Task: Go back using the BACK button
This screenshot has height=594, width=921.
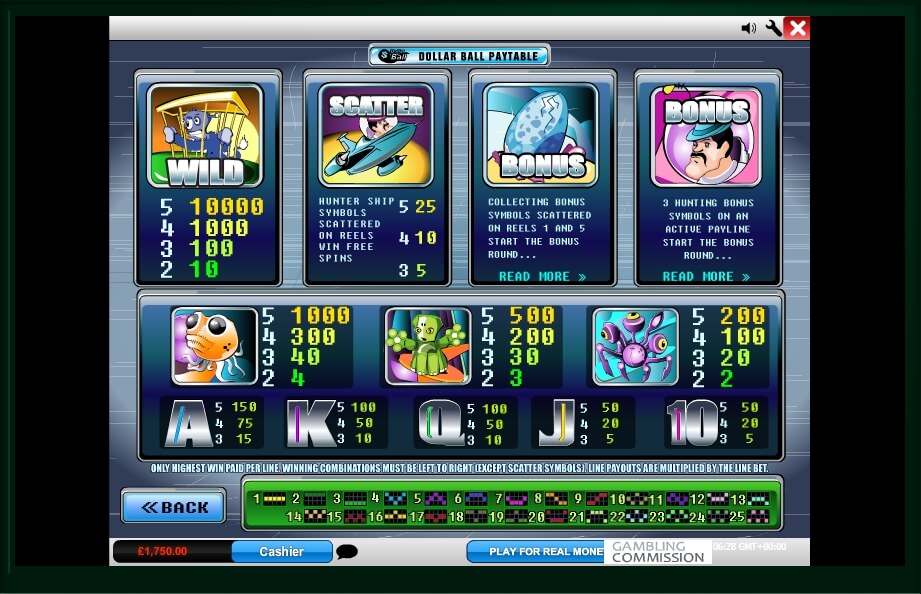Action: coord(173,507)
